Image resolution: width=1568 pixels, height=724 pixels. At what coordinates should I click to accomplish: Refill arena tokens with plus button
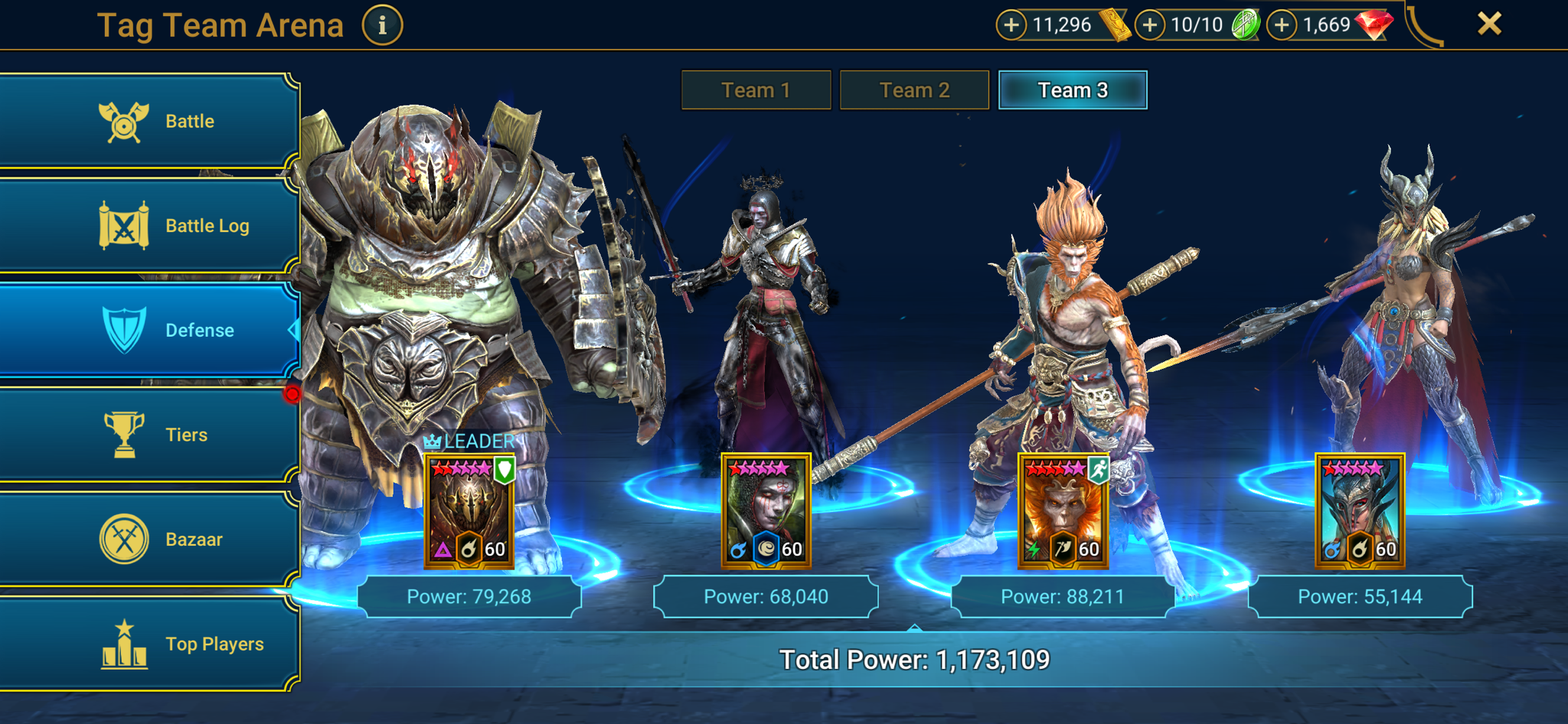tap(1149, 25)
